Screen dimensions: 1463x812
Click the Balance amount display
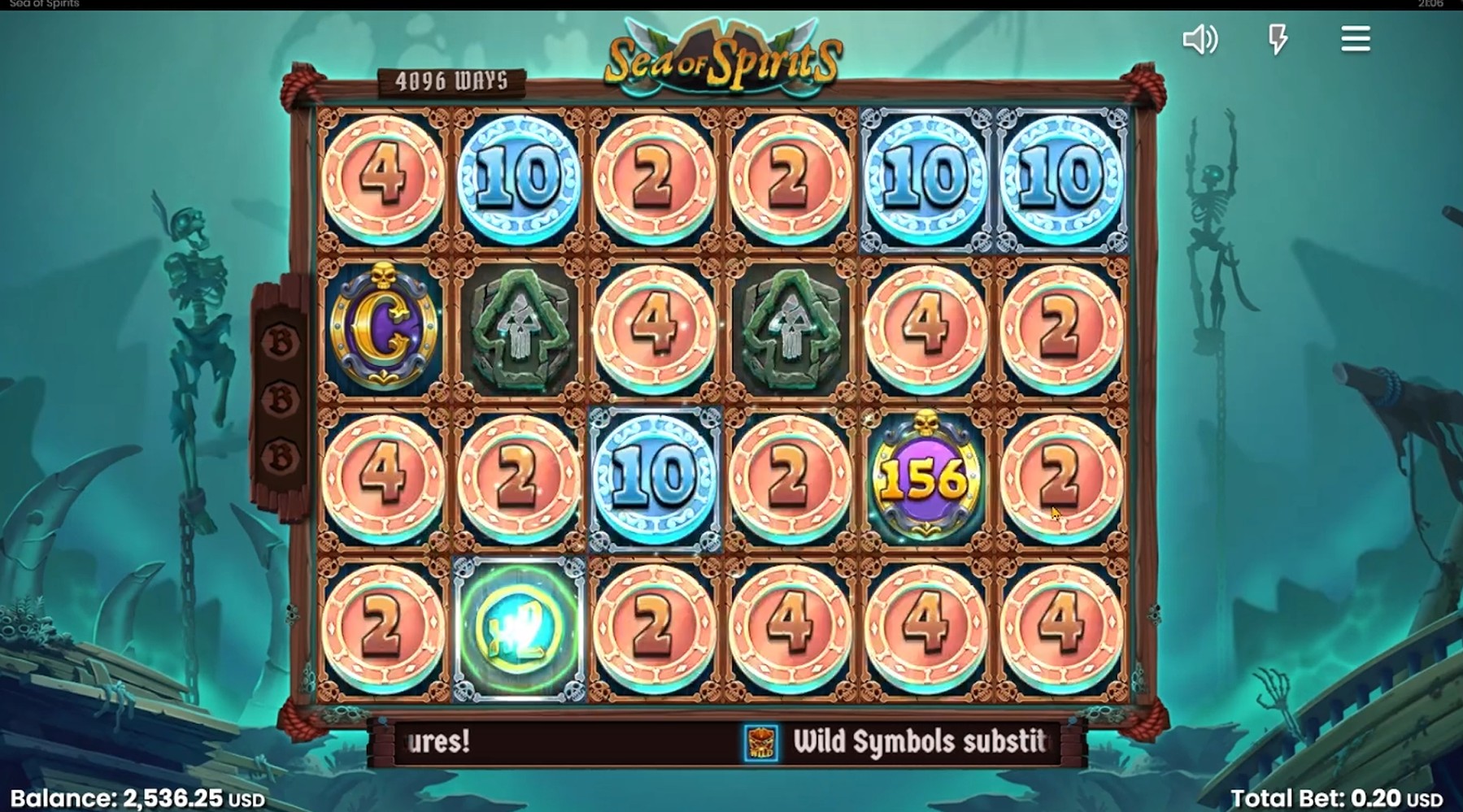(x=130, y=797)
